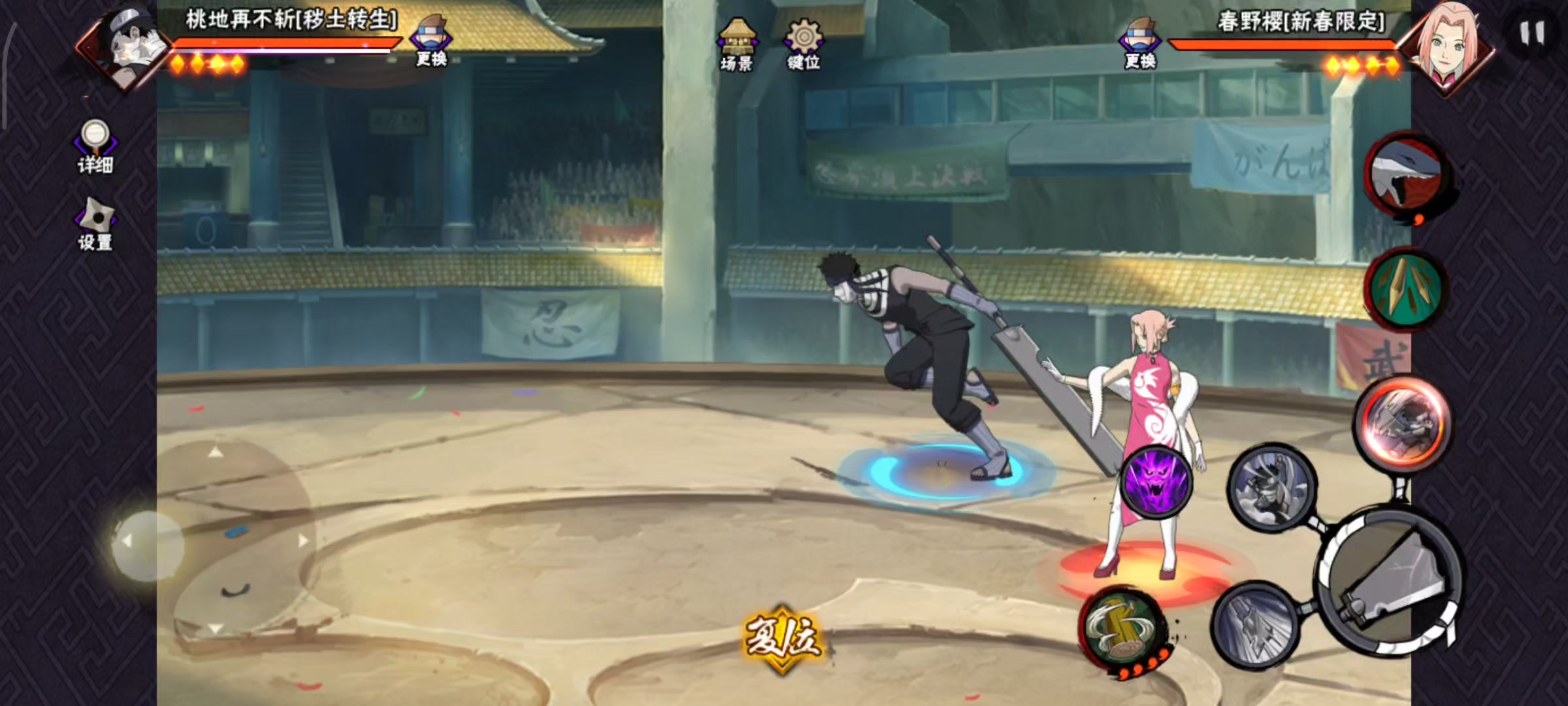Swap the opponent Sakura with 更换
The width and height of the screenshot is (1568, 706).
1140,43
